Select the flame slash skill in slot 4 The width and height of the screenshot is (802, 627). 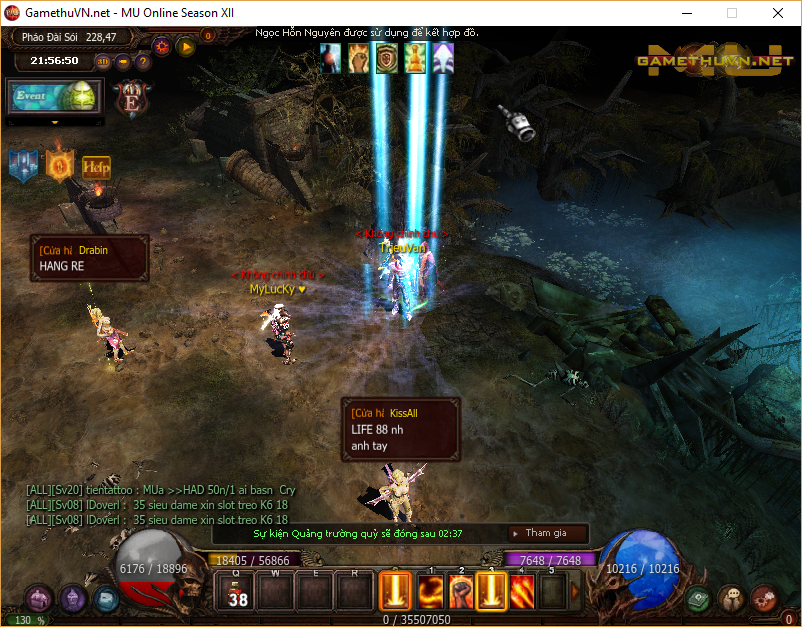523,592
